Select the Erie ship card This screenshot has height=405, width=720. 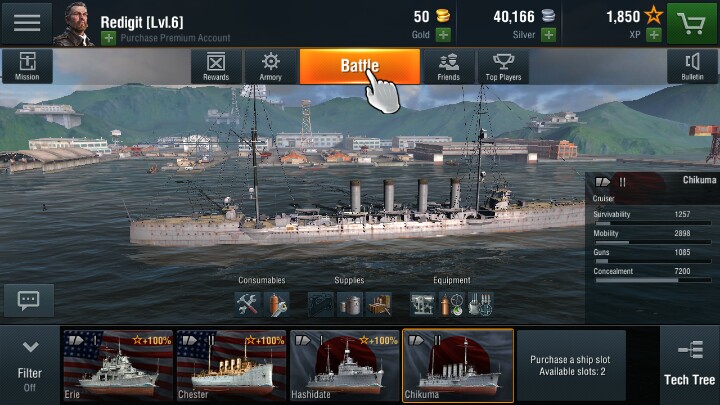(x=118, y=366)
